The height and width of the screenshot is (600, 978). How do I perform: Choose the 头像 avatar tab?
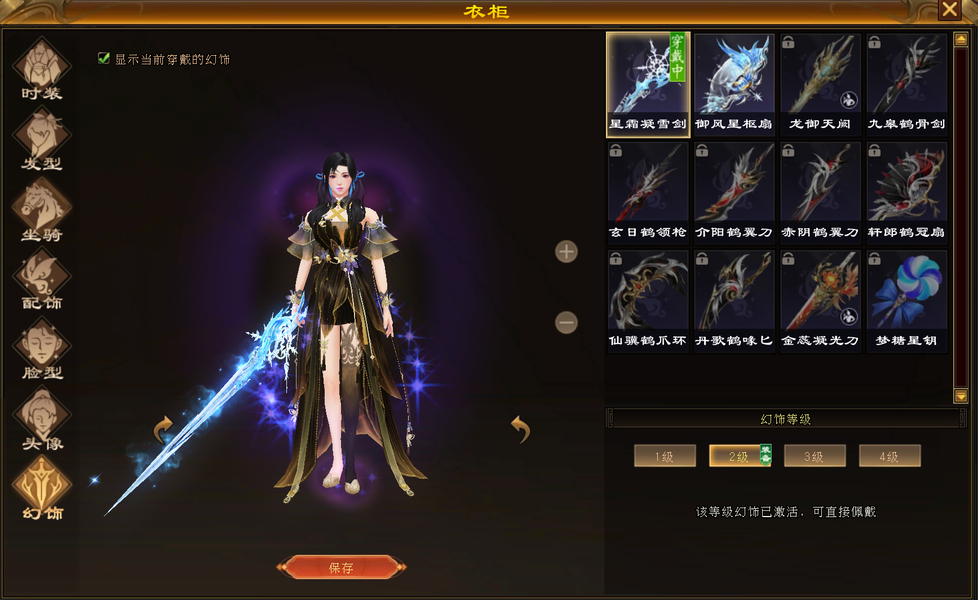[x=41, y=420]
